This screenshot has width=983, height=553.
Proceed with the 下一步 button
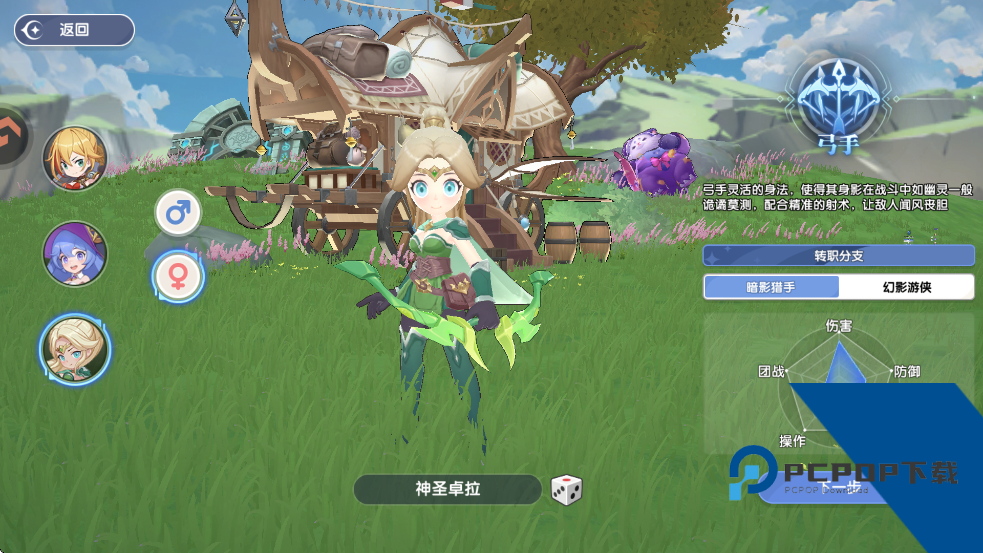coord(838,487)
